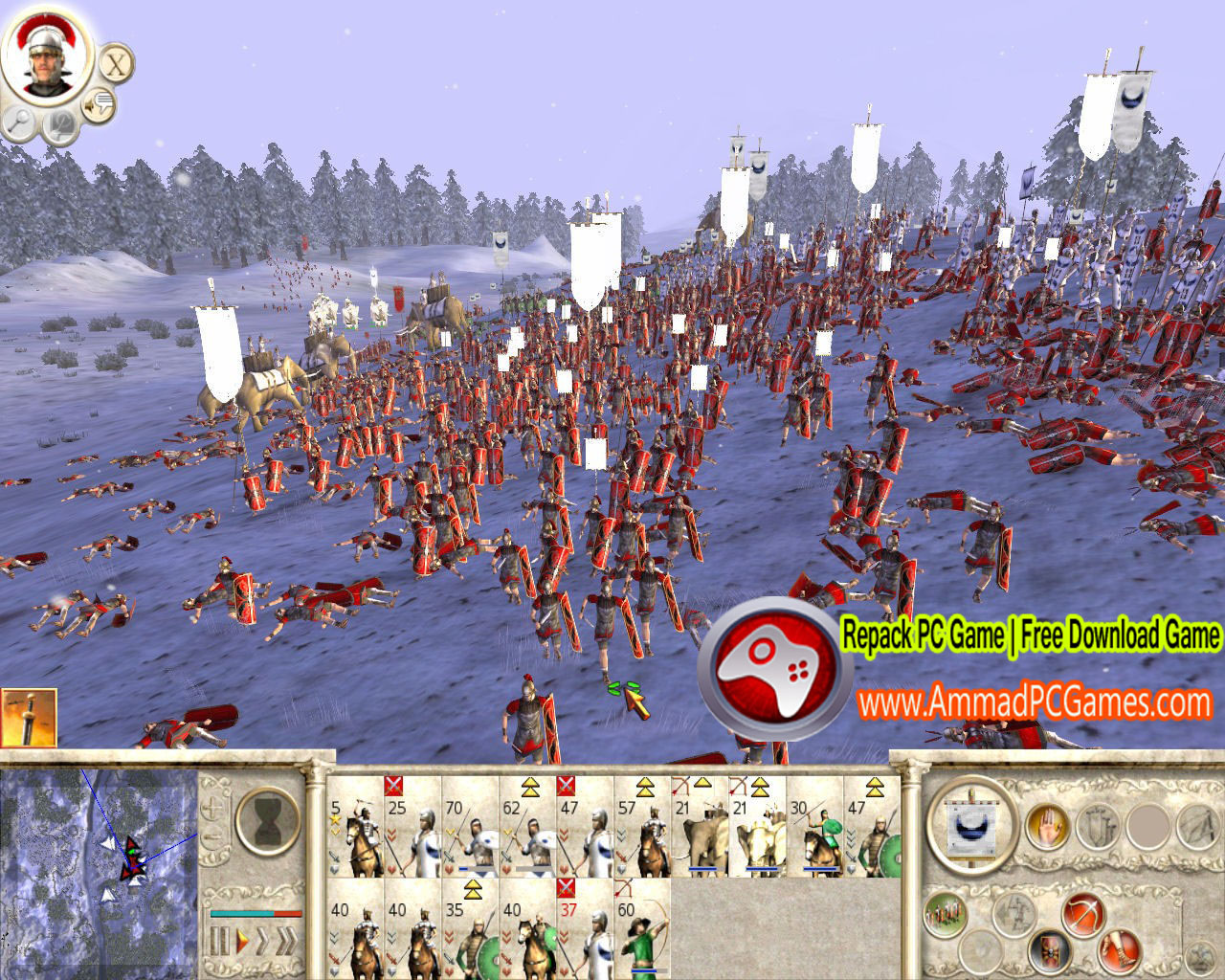The height and width of the screenshot is (980, 1225).
Task: Click the quill scroll icon beside the magnifier
Action: (x=59, y=124)
